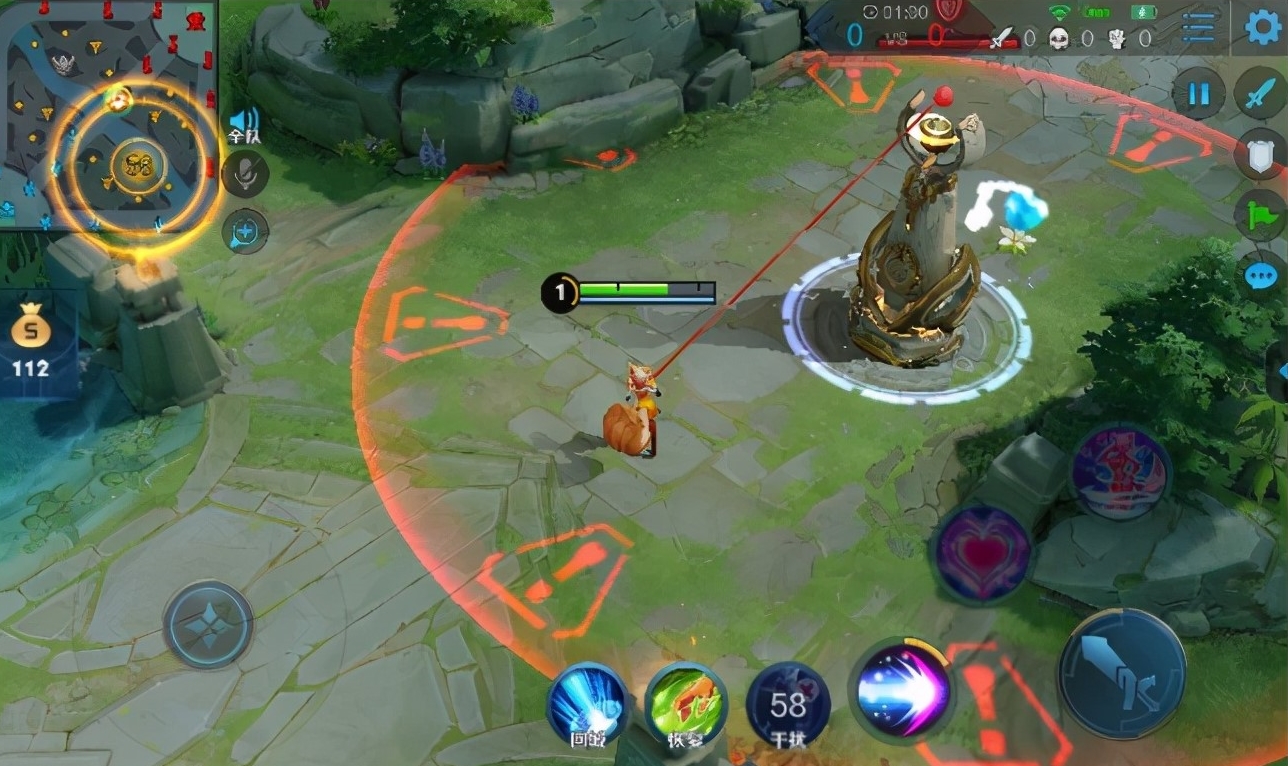Send the sword attack signal
Viewport: 1288px width, 766px height.
click(1259, 94)
